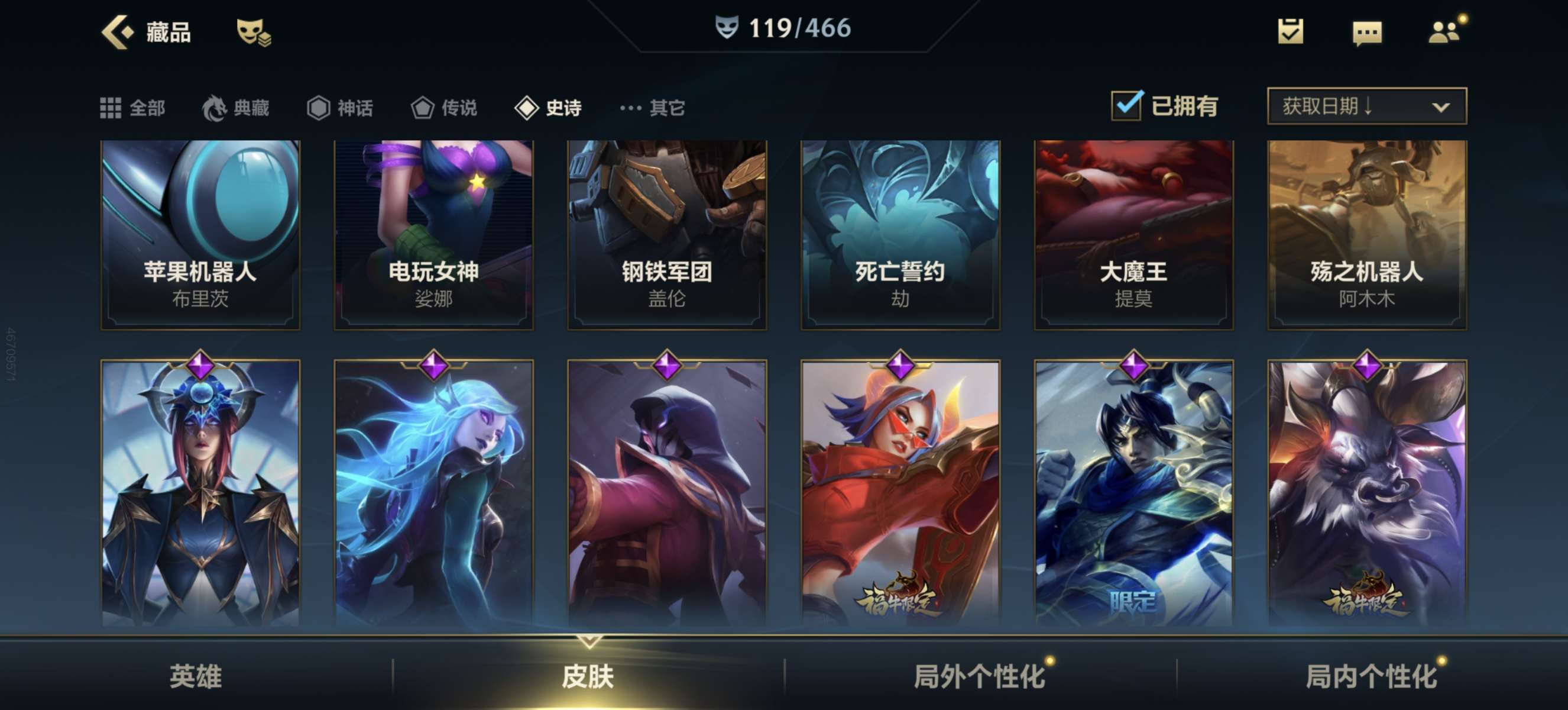This screenshot has height=710, width=1568.
Task: Click the hexagon icon on the 神话 filter
Action: 319,107
